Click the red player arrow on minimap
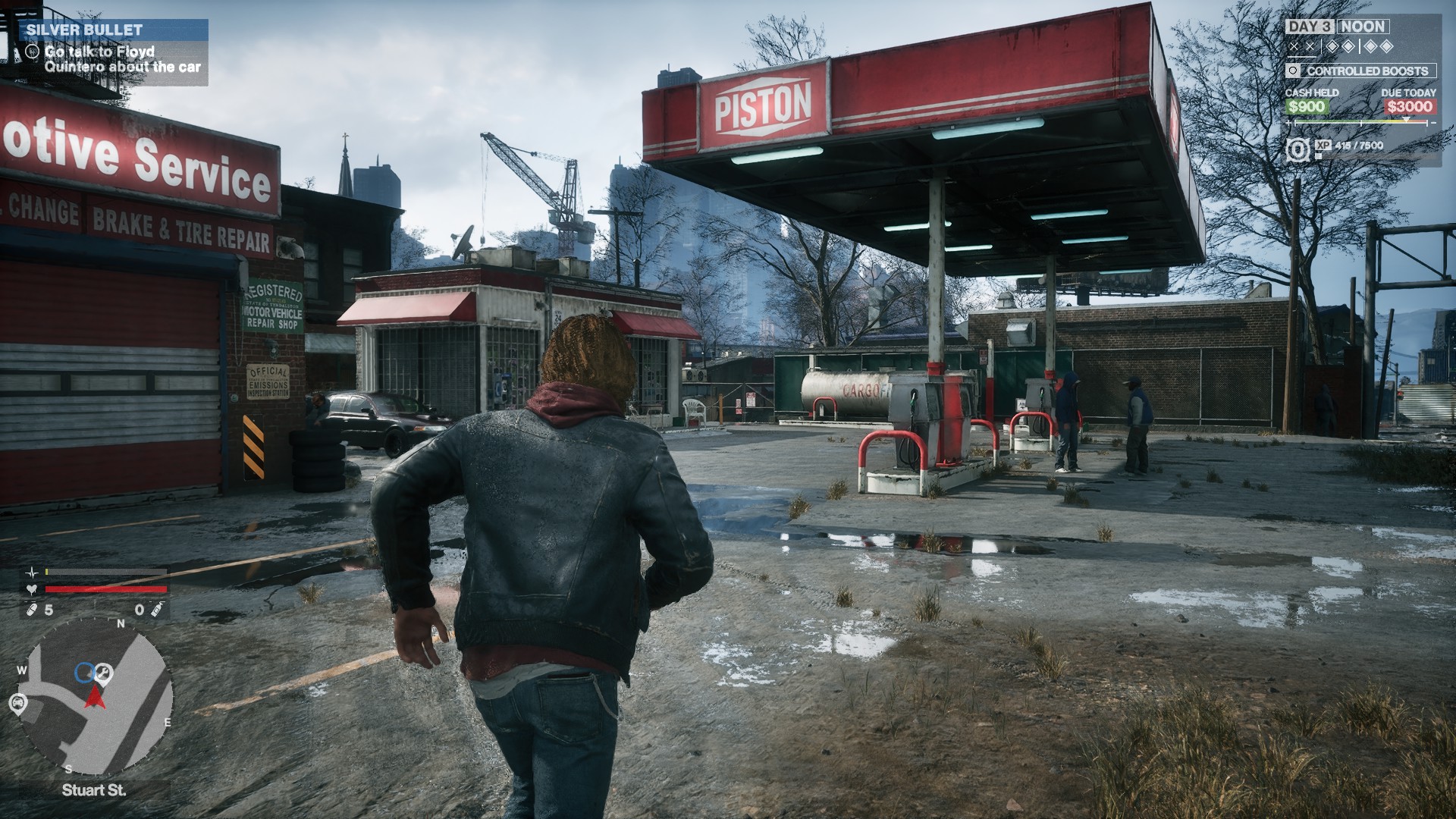This screenshot has width=1456, height=819. (x=96, y=696)
